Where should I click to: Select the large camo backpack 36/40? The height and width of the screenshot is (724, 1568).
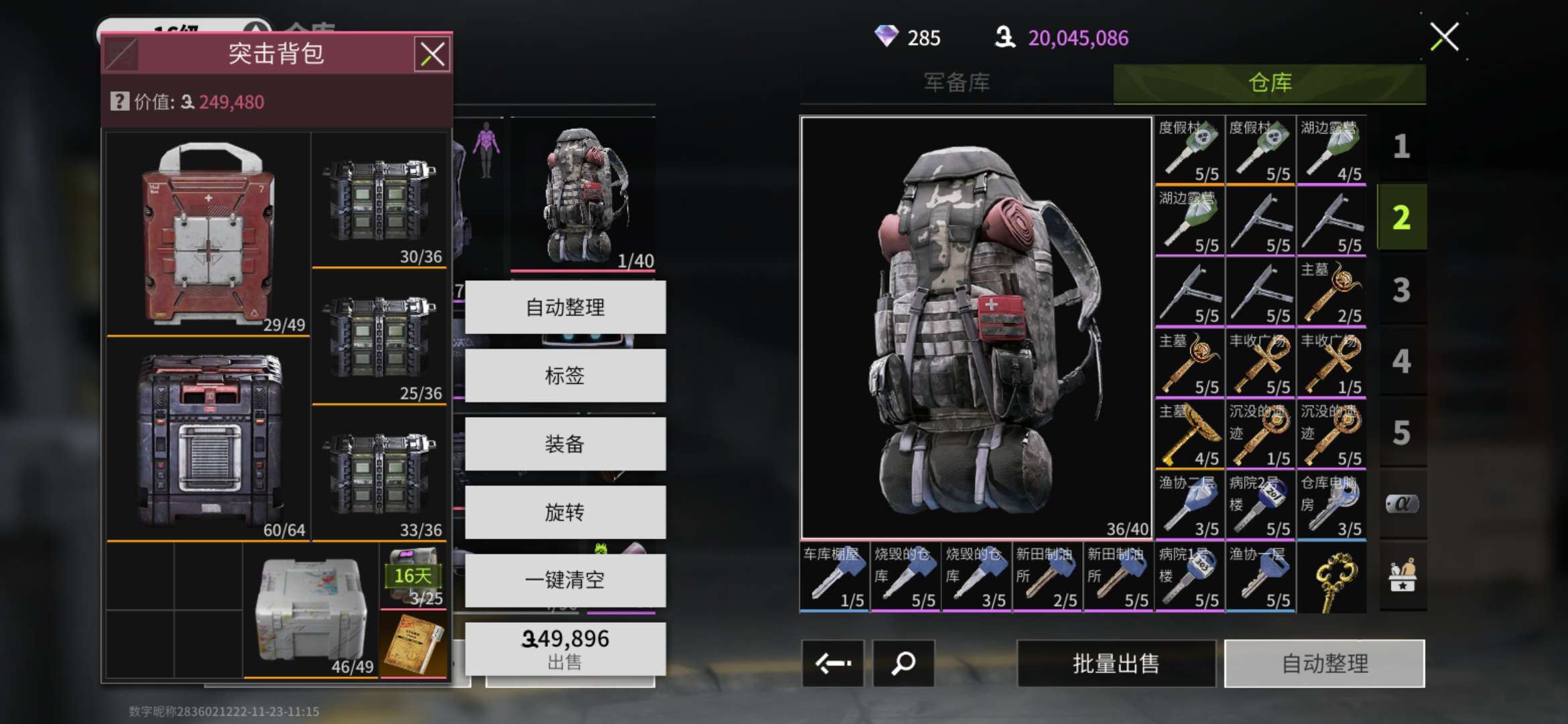(x=976, y=327)
